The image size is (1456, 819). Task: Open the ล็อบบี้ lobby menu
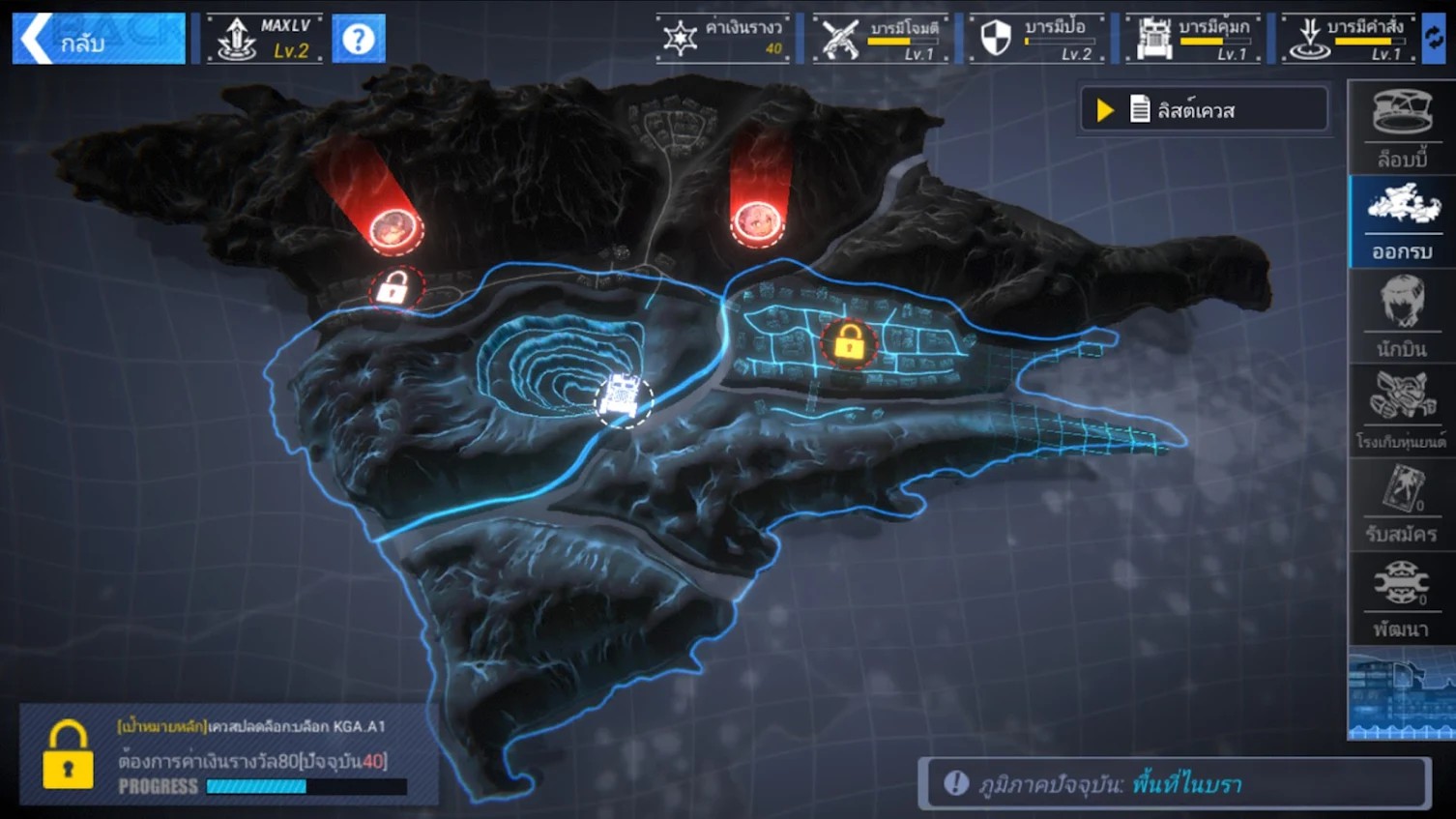click(1402, 127)
